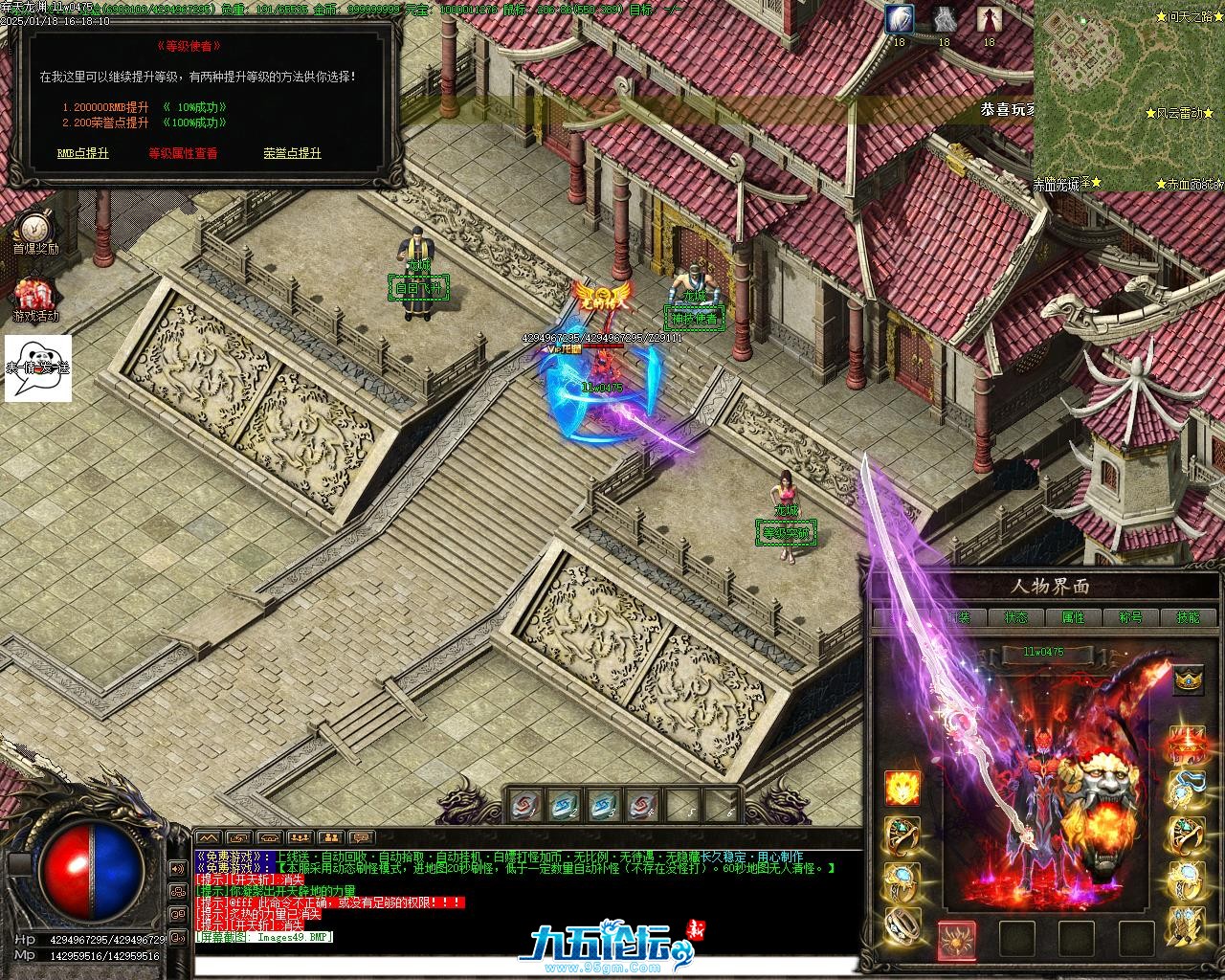The image size is (1225, 980).
Task: Choose 荣誉点提升 to level up
Action: [292, 153]
